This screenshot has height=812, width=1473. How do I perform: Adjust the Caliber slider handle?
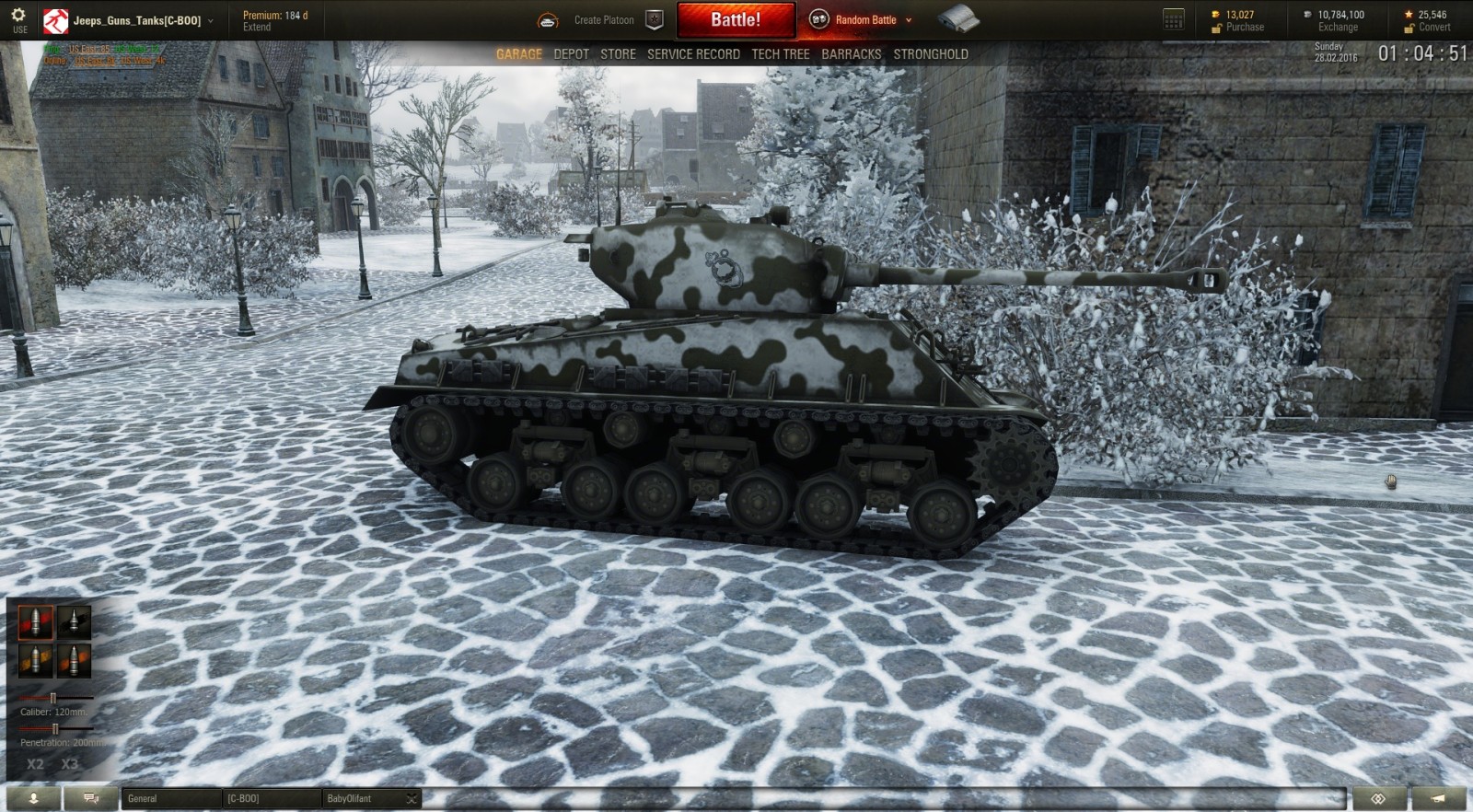coord(53,697)
